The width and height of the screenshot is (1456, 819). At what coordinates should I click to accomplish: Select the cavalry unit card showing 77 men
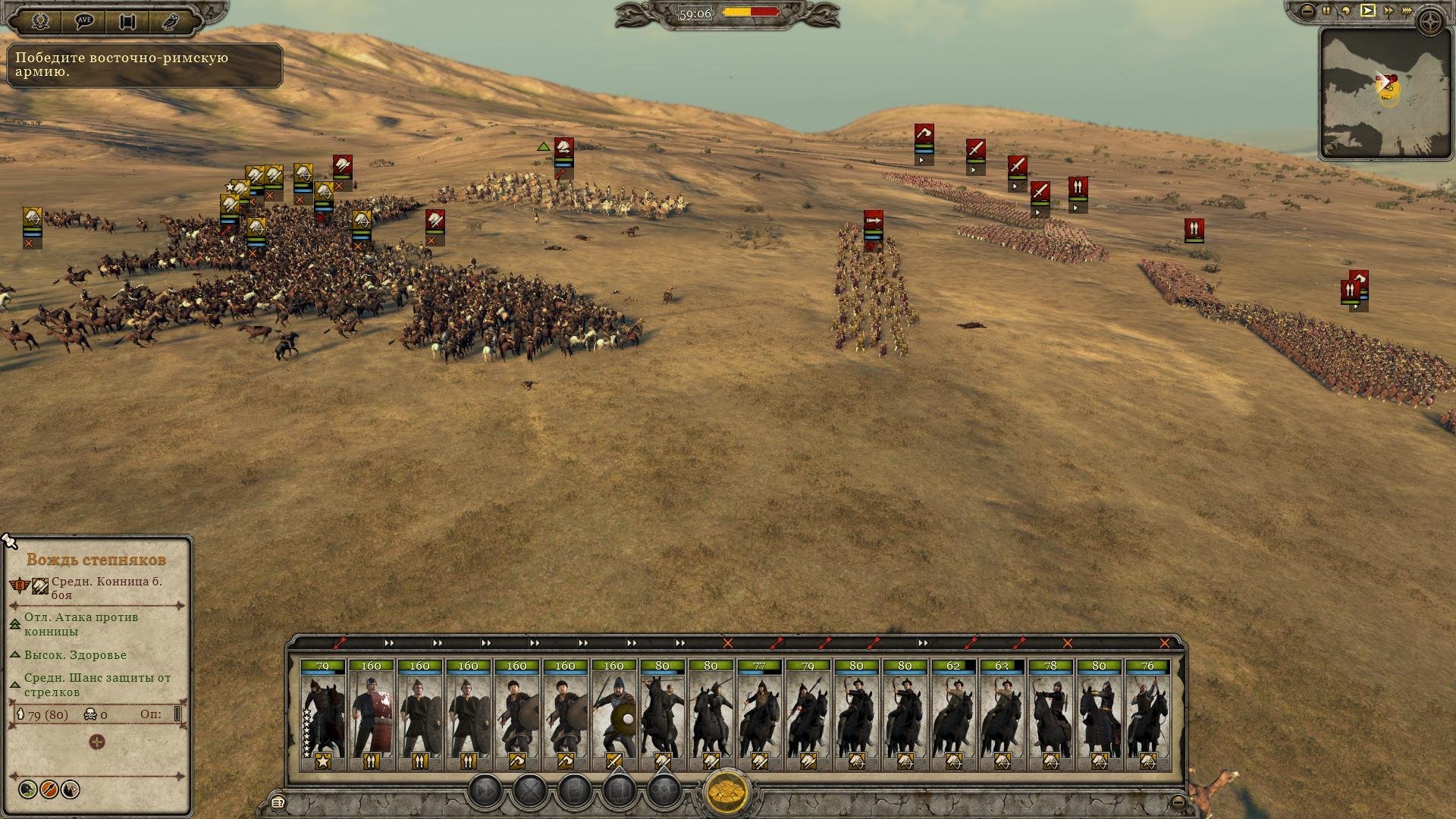click(760, 714)
